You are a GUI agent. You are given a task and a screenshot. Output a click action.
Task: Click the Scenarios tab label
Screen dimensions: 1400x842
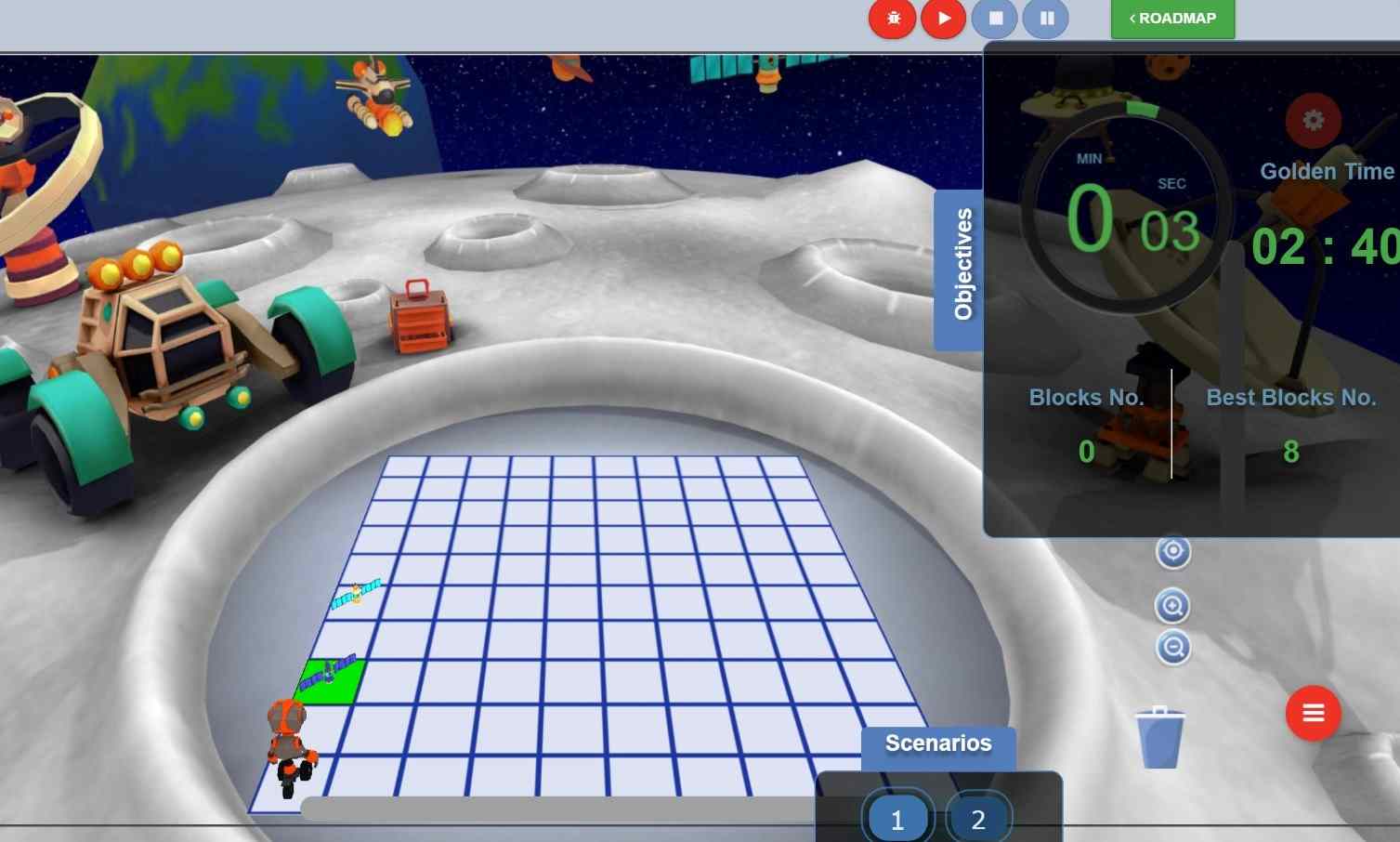click(x=938, y=744)
